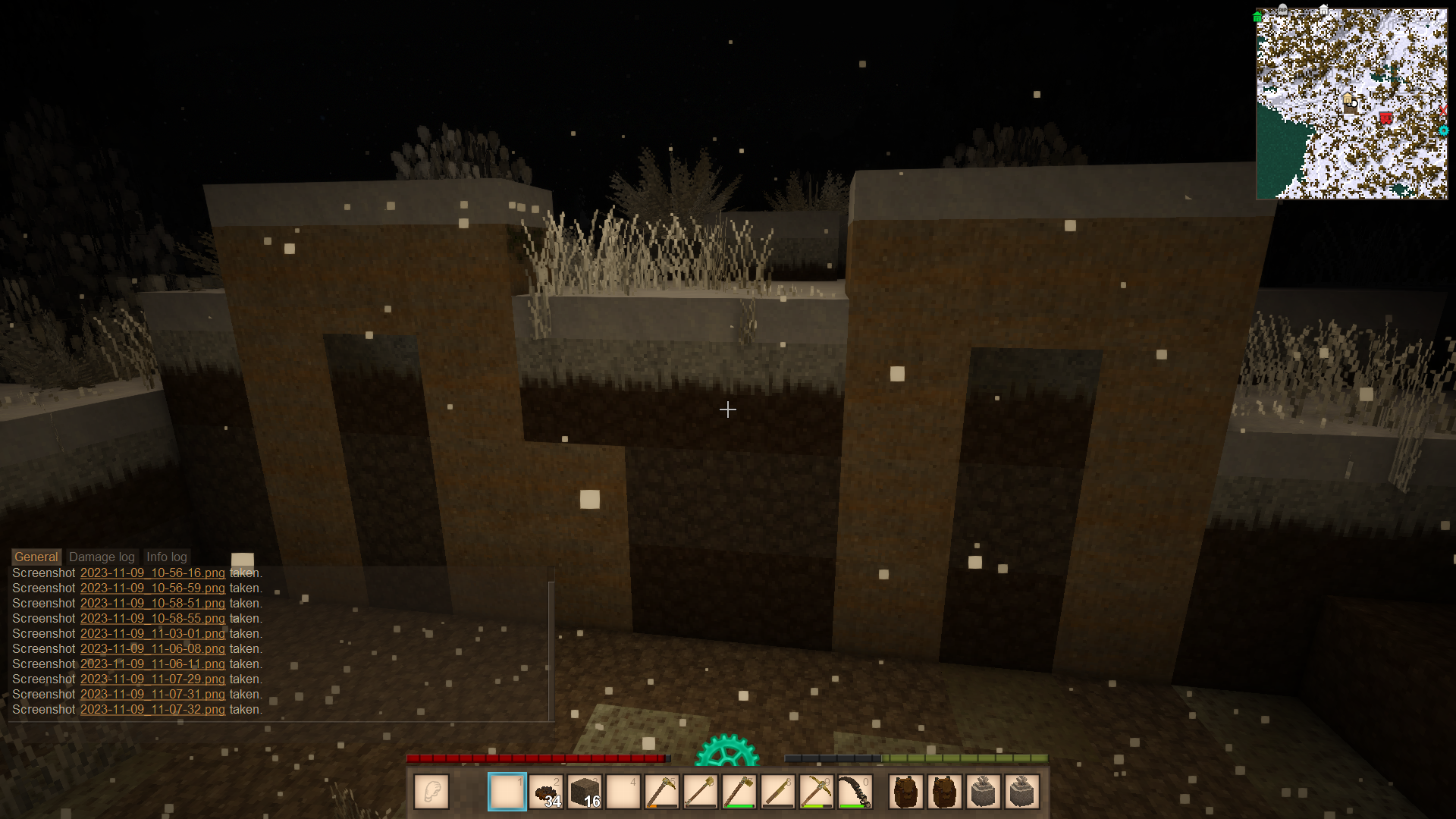Select the empty highlighted hotbar slot 1
The height and width of the screenshot is (819, 1456).
click(x=507, y=792)
